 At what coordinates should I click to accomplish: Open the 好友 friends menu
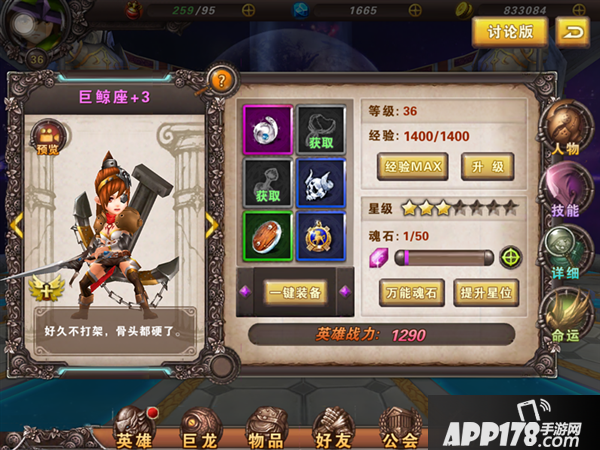[333, 428]
